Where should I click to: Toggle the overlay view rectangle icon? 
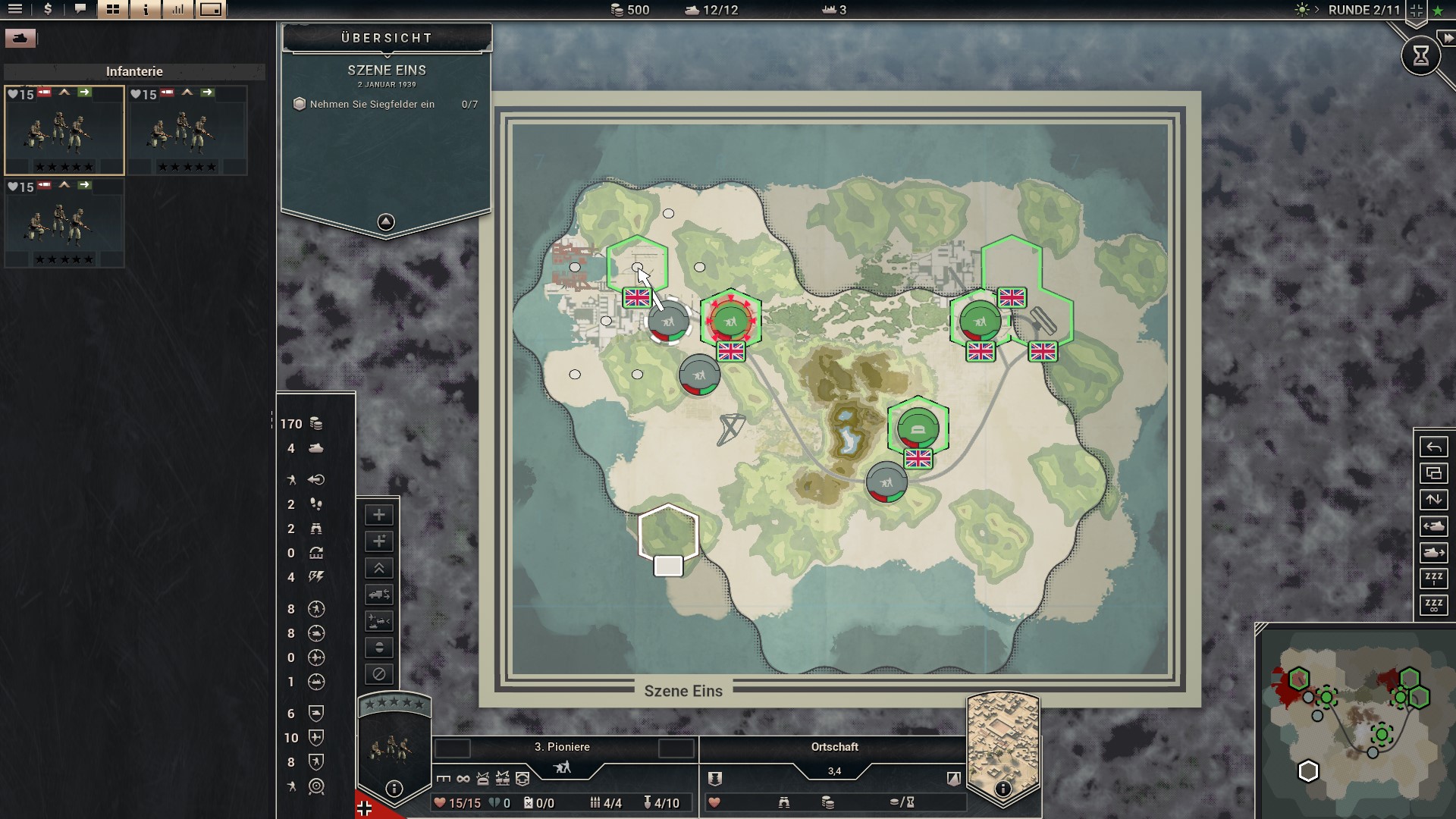(x=210, y=11)
